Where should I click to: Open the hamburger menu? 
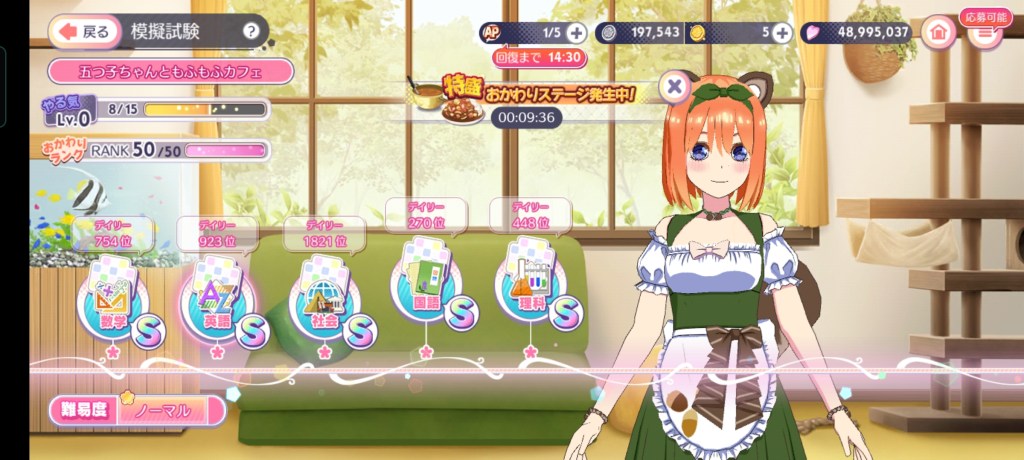point(985,32)
